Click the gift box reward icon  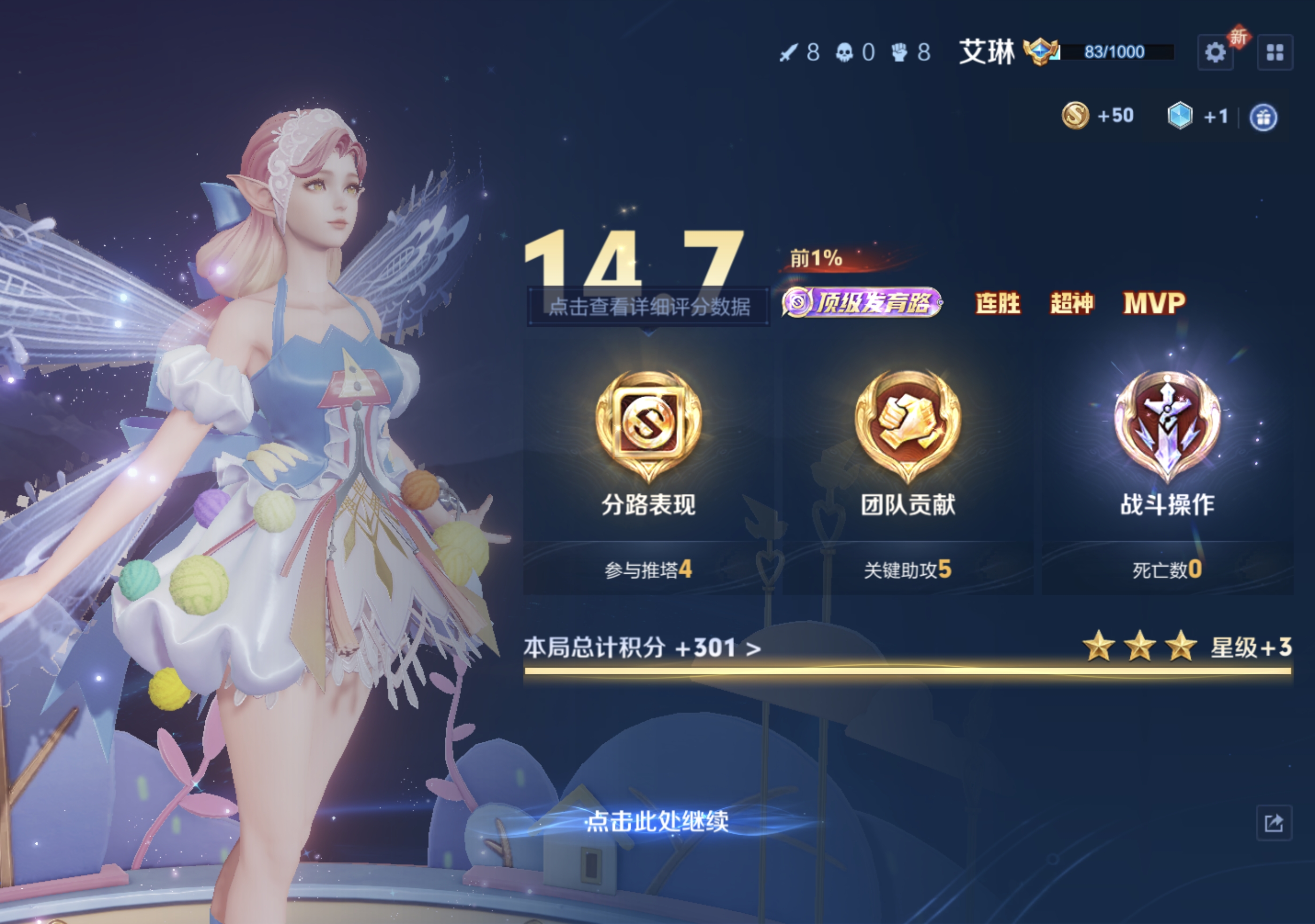(1263, 118)
